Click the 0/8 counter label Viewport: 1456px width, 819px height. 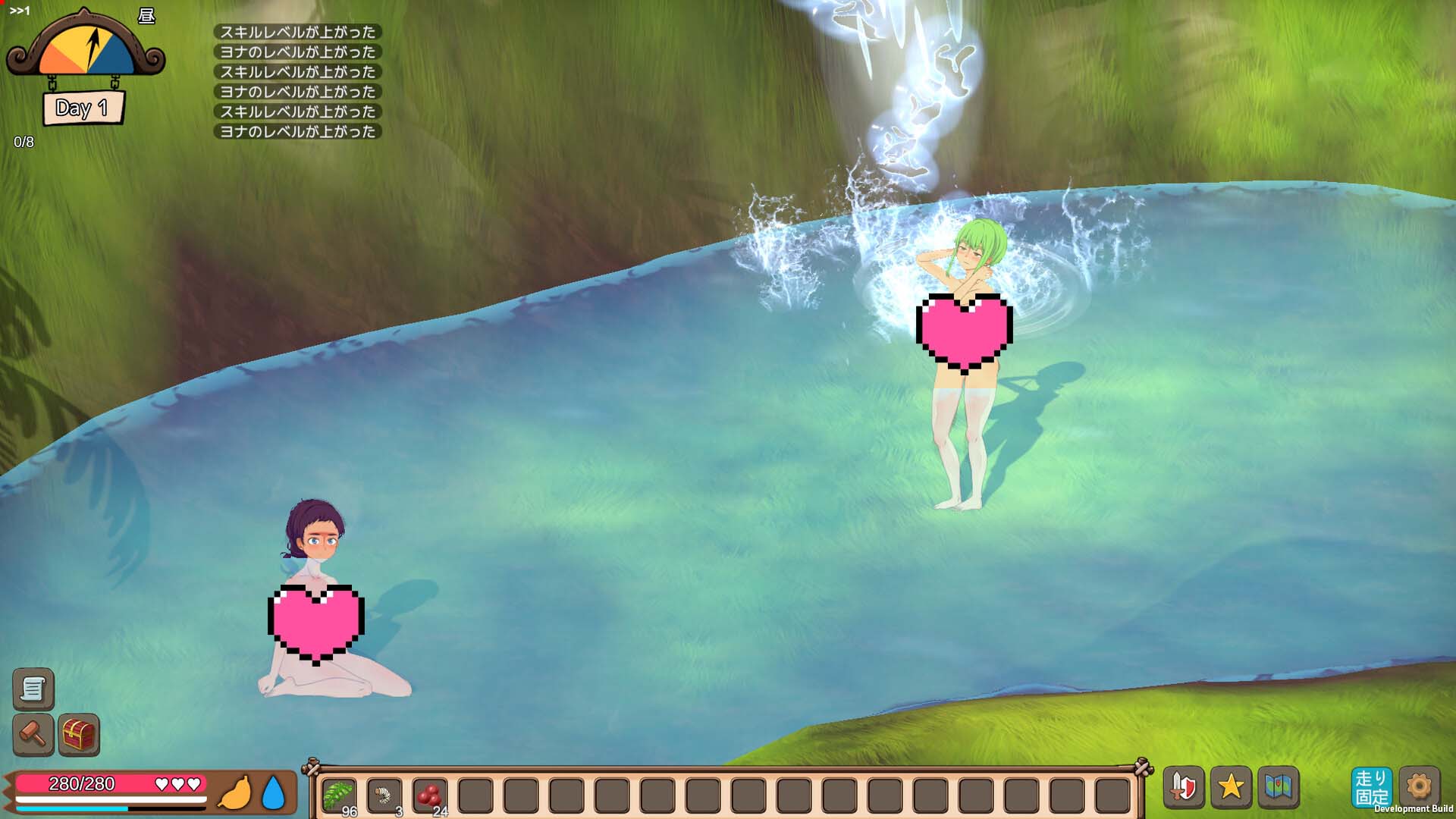point(24,140)
